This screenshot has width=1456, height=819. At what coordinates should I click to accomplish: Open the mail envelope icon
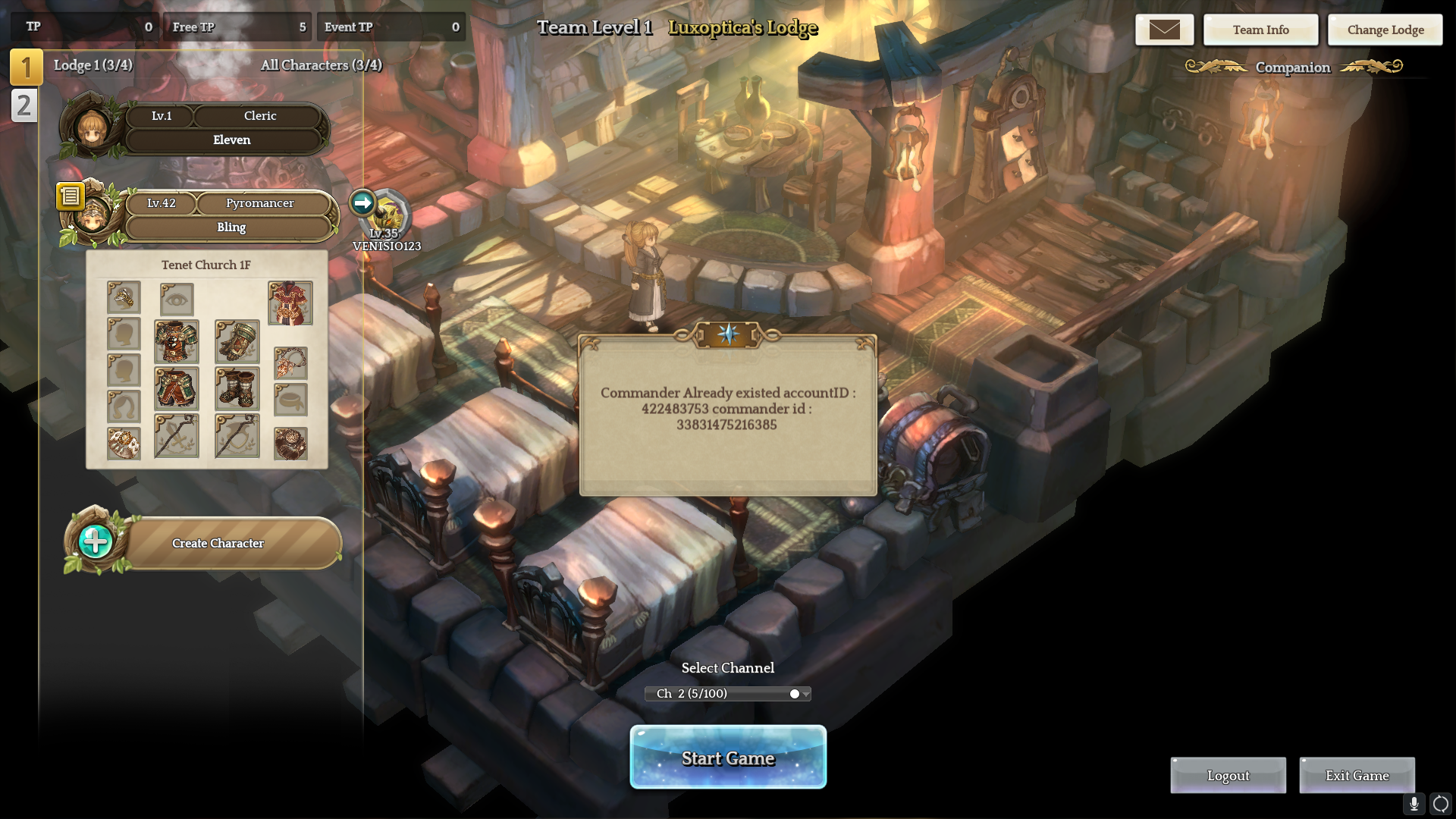[1164, 30]
